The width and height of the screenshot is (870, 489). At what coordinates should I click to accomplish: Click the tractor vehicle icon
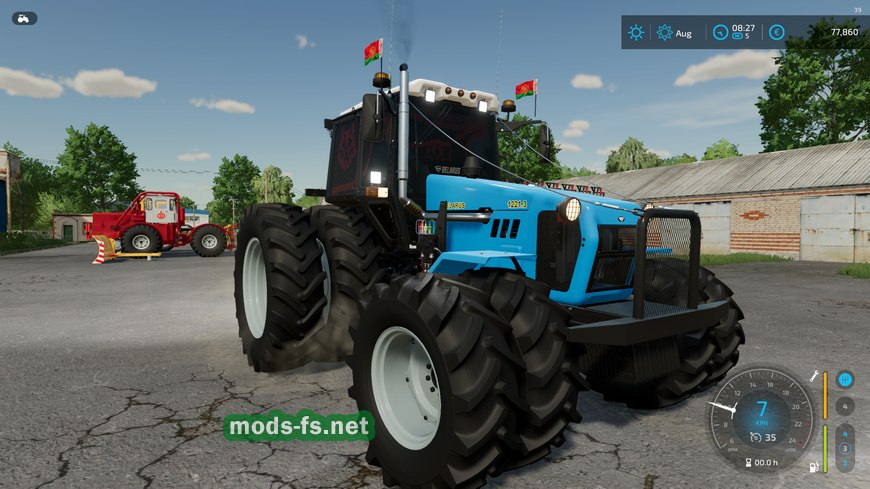point(24,18)
